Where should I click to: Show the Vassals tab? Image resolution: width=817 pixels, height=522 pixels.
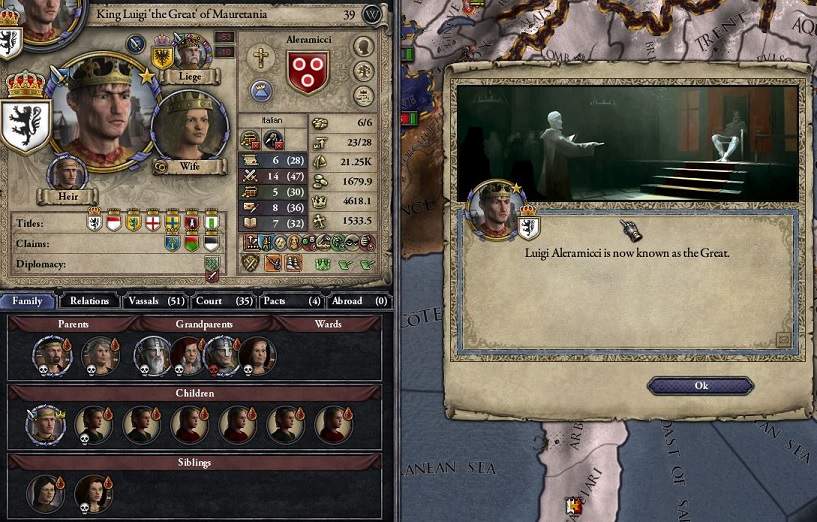point(155,300)
